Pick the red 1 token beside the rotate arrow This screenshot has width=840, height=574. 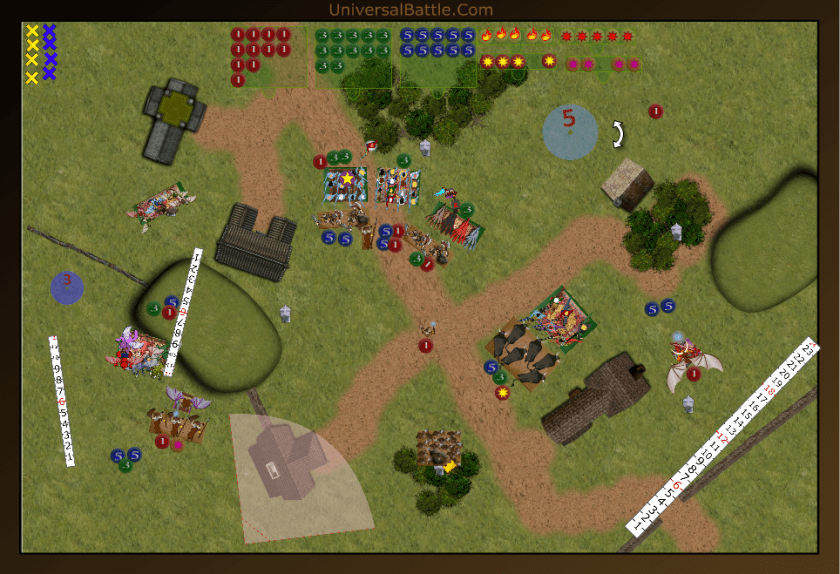click(x=655, y=111)
